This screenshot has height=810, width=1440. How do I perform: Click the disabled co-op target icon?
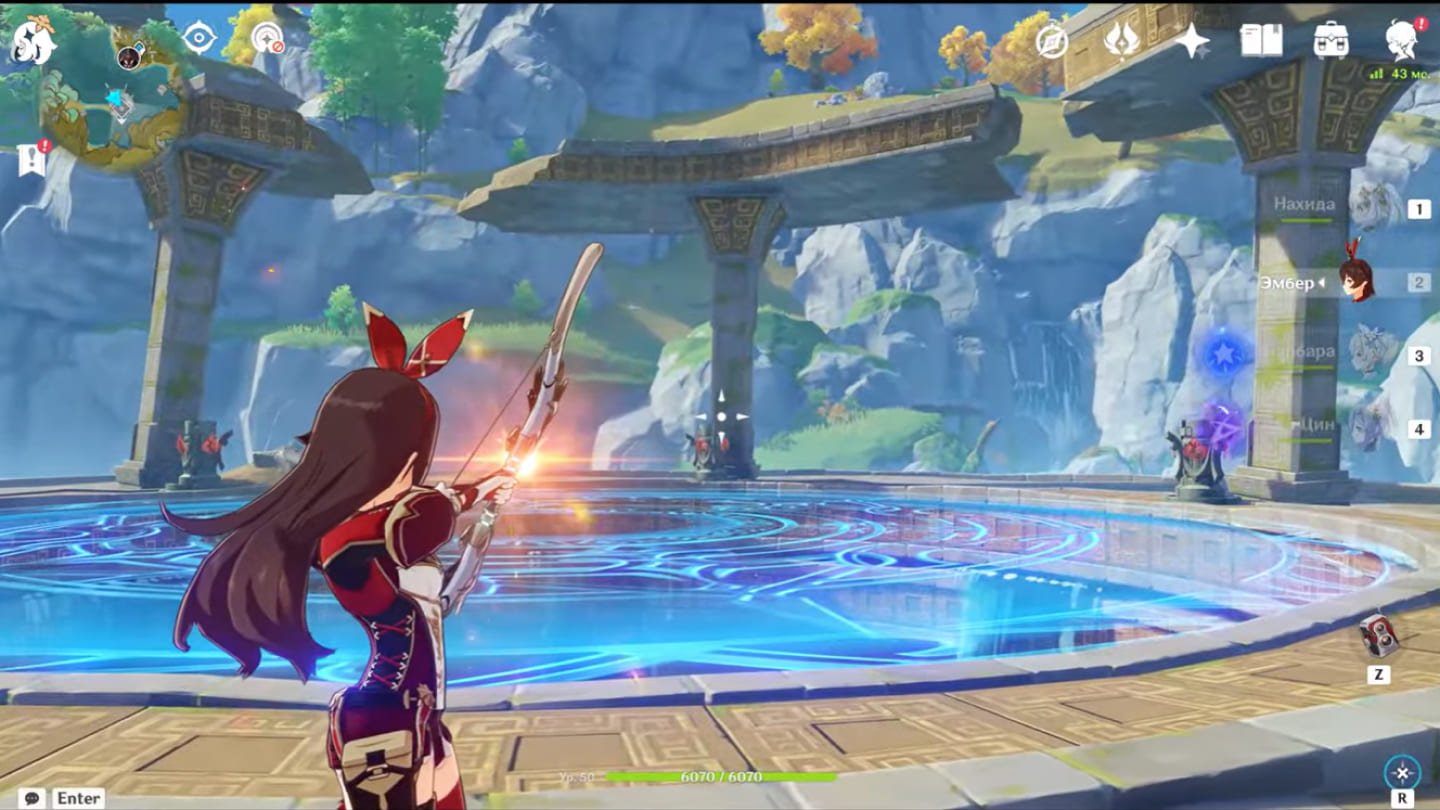click(267, 38)
